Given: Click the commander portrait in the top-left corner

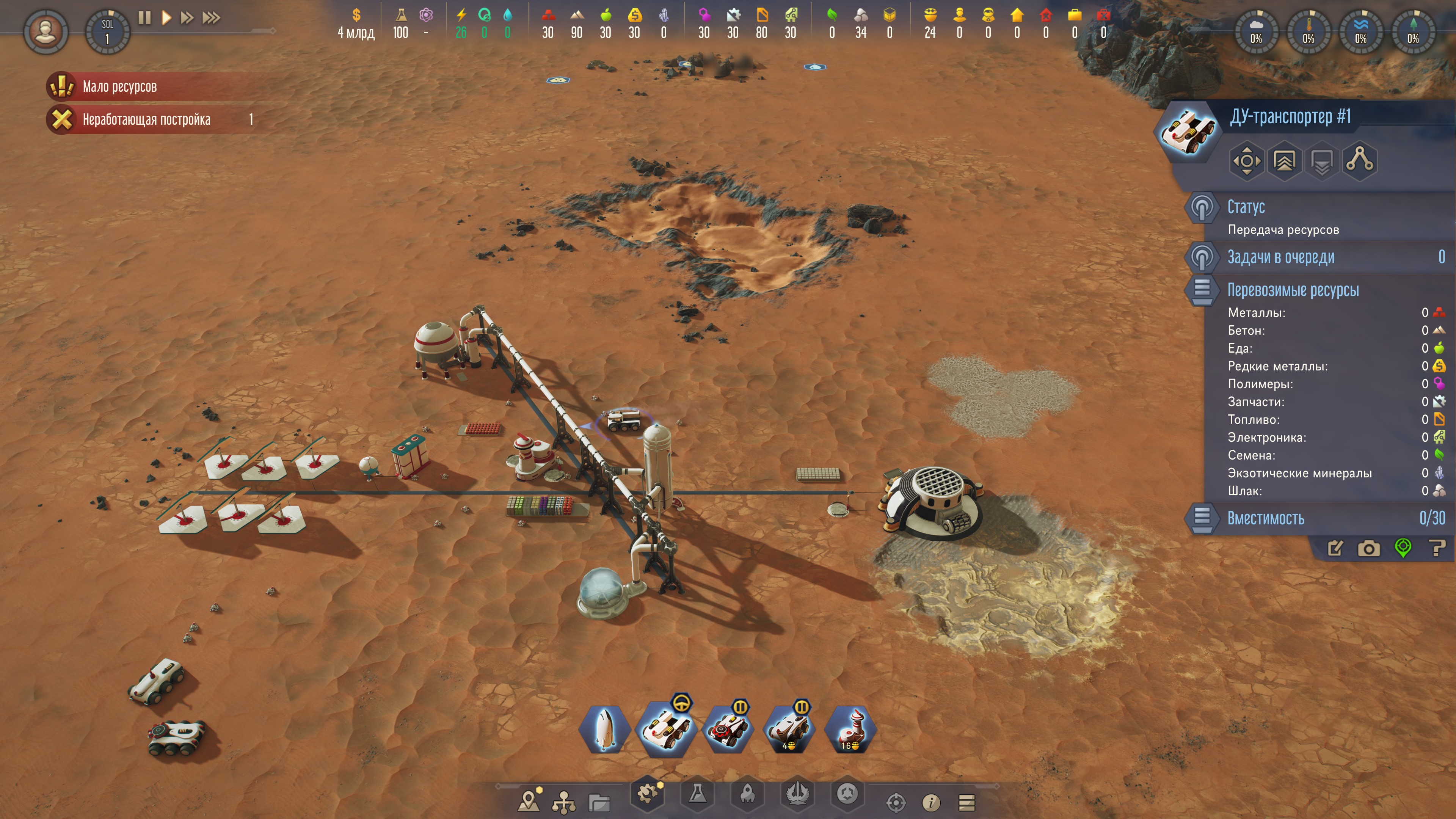Looking at the screenshot, I should point(46,31).
